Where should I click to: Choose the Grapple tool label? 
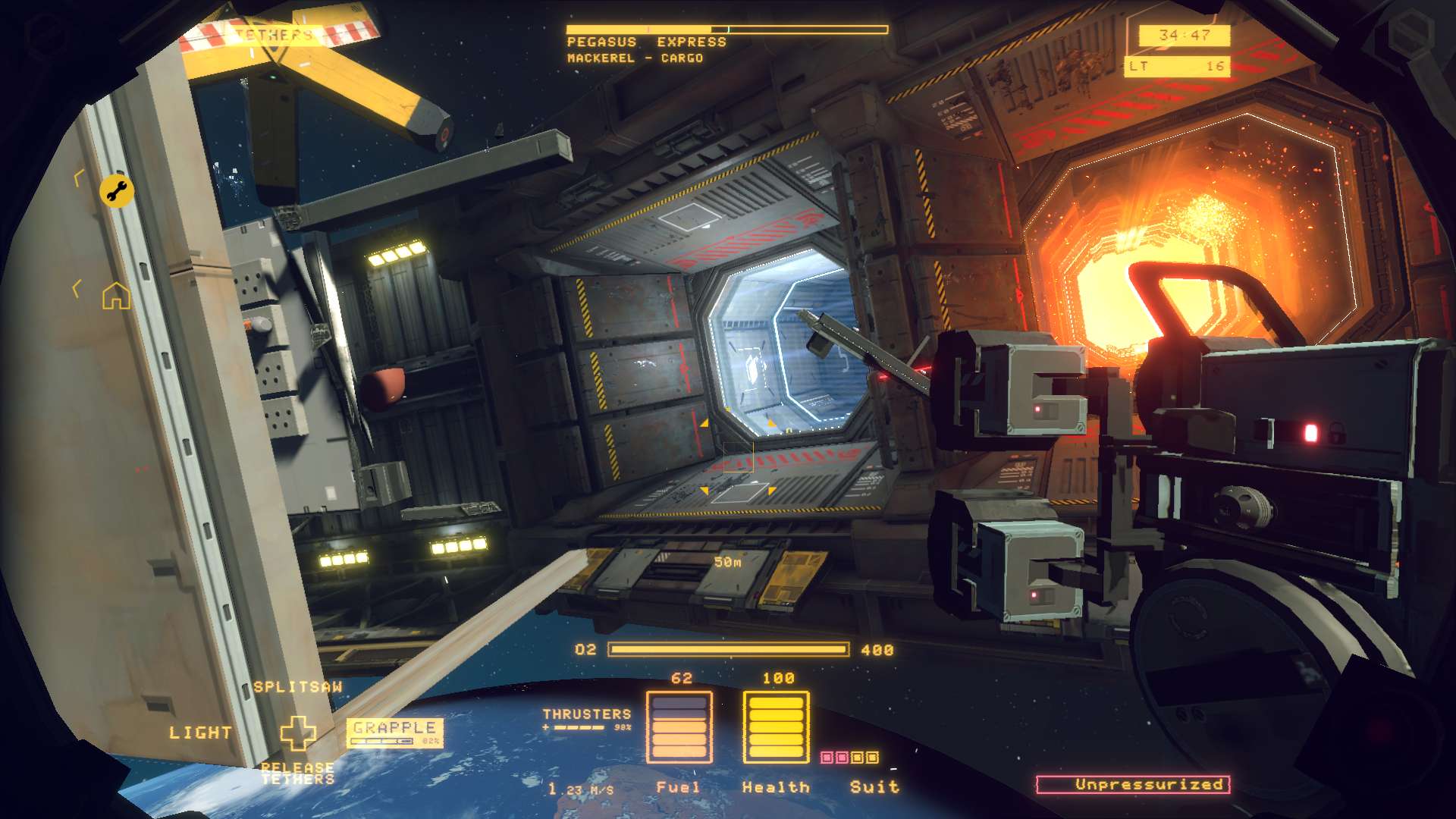394,728
